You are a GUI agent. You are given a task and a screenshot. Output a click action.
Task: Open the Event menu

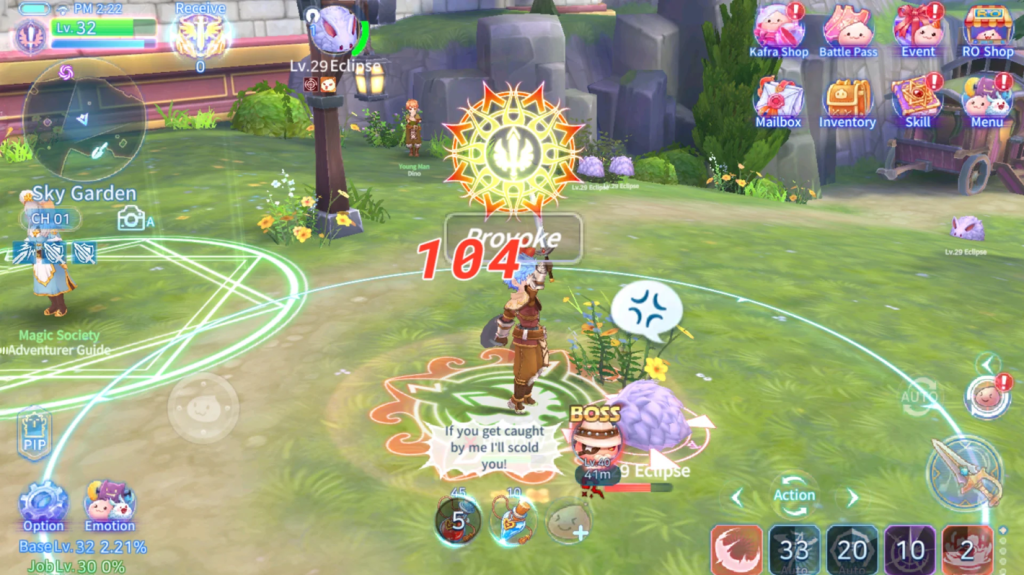click(917, 28)
